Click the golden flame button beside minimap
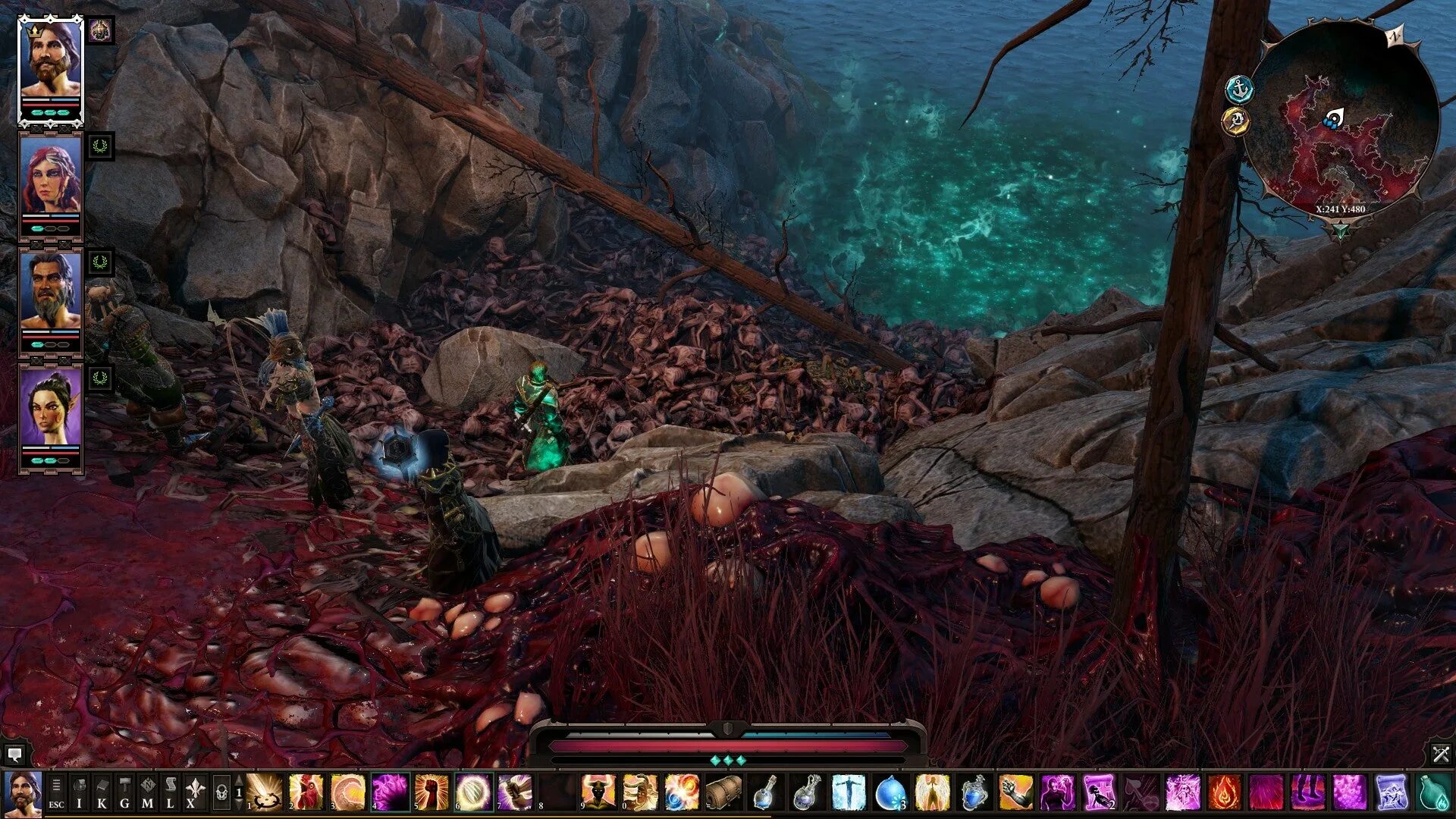Image resolution: width=1456 pixels, height=819 pixels. click(1236, 121)
